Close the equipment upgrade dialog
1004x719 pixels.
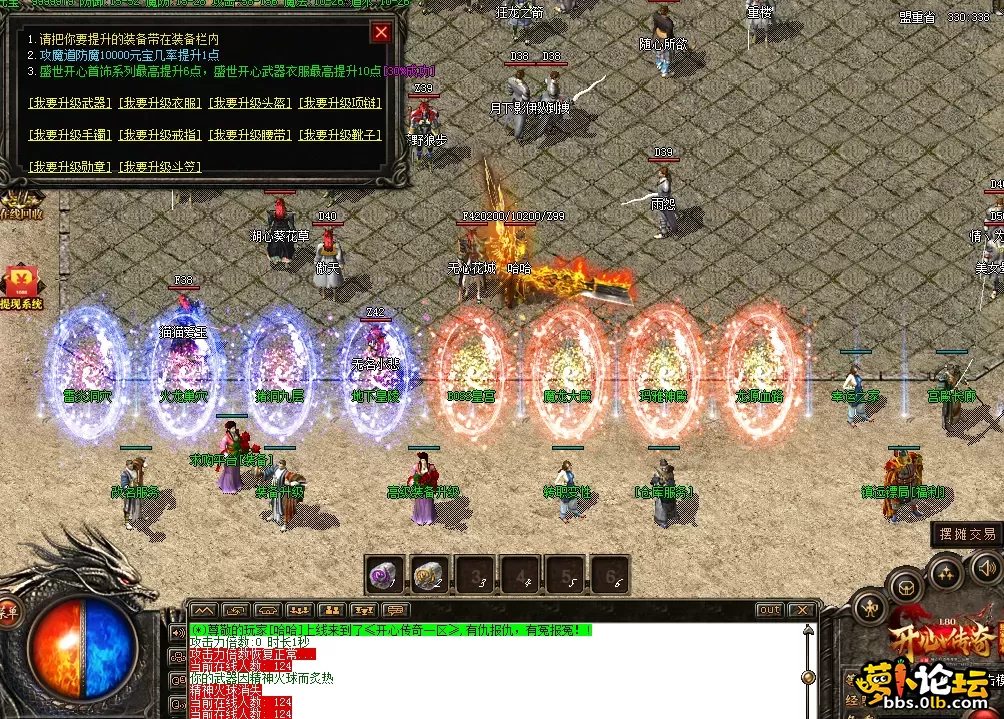click(381, 32)
